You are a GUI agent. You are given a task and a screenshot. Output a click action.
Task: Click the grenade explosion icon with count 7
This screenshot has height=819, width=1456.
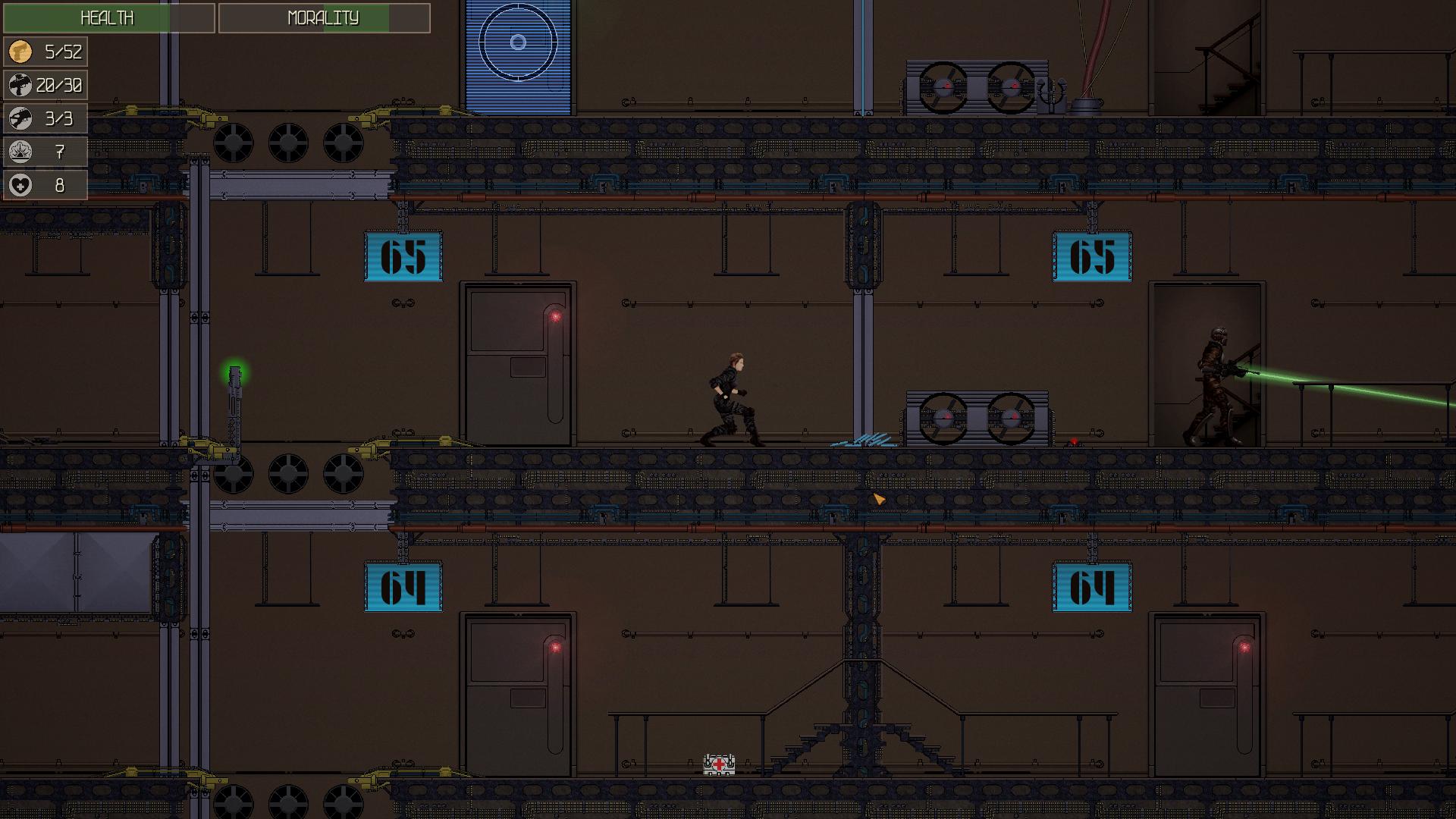(x=22, y=151)
